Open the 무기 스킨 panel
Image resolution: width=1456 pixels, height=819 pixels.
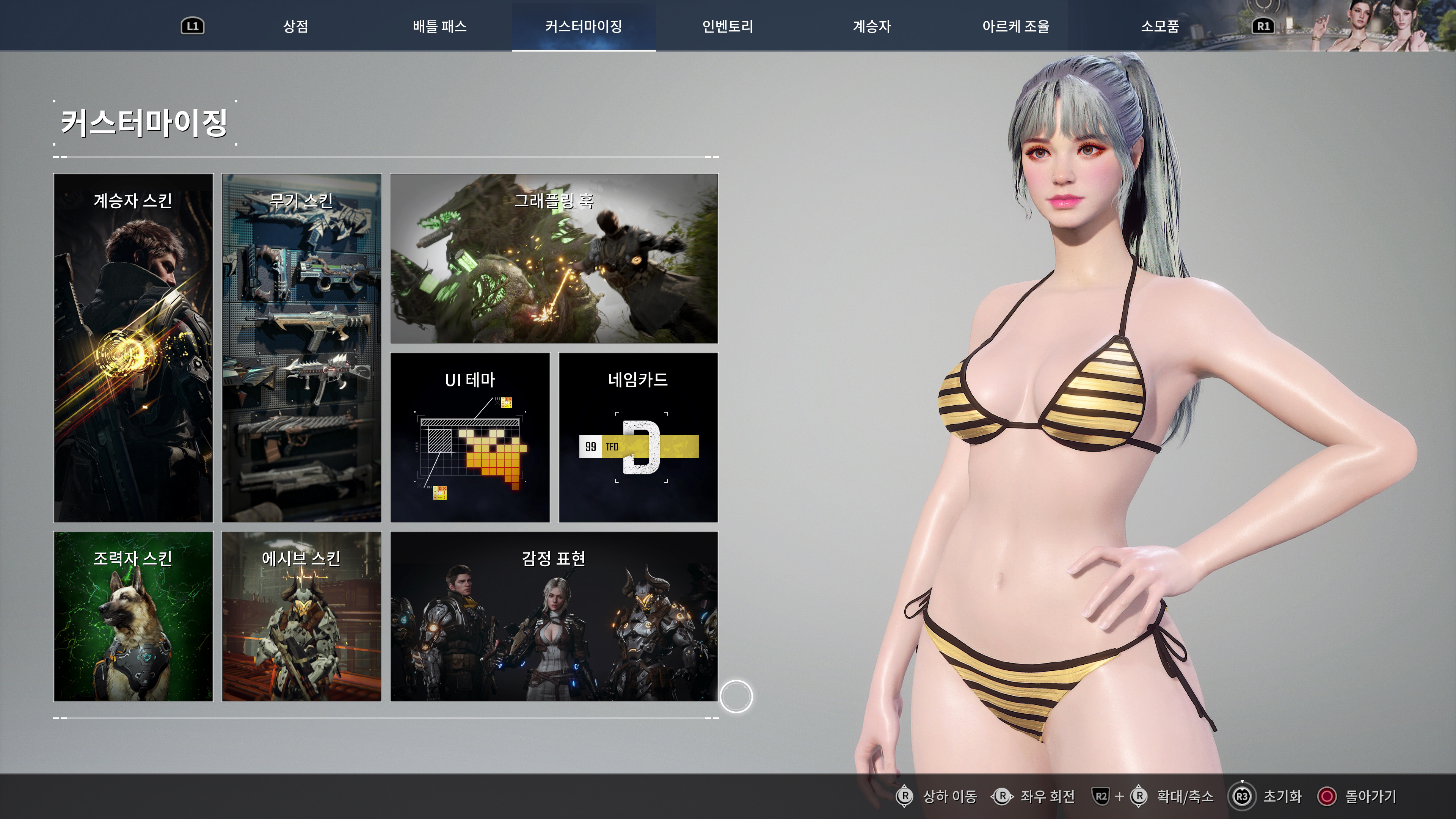point(303,348)
